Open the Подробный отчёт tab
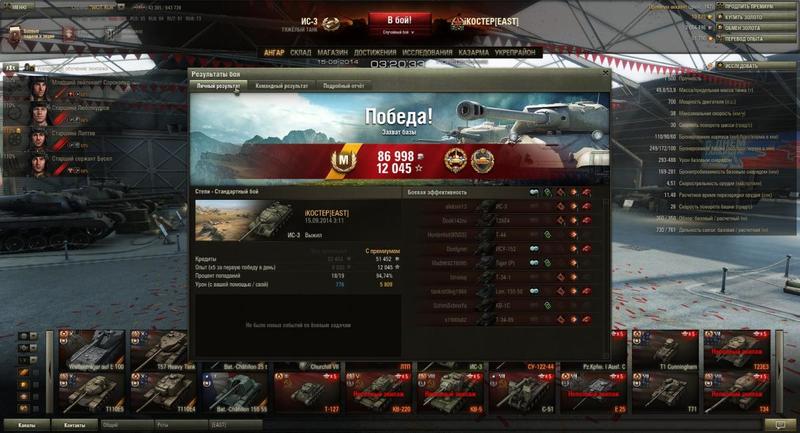 (342, 86)
